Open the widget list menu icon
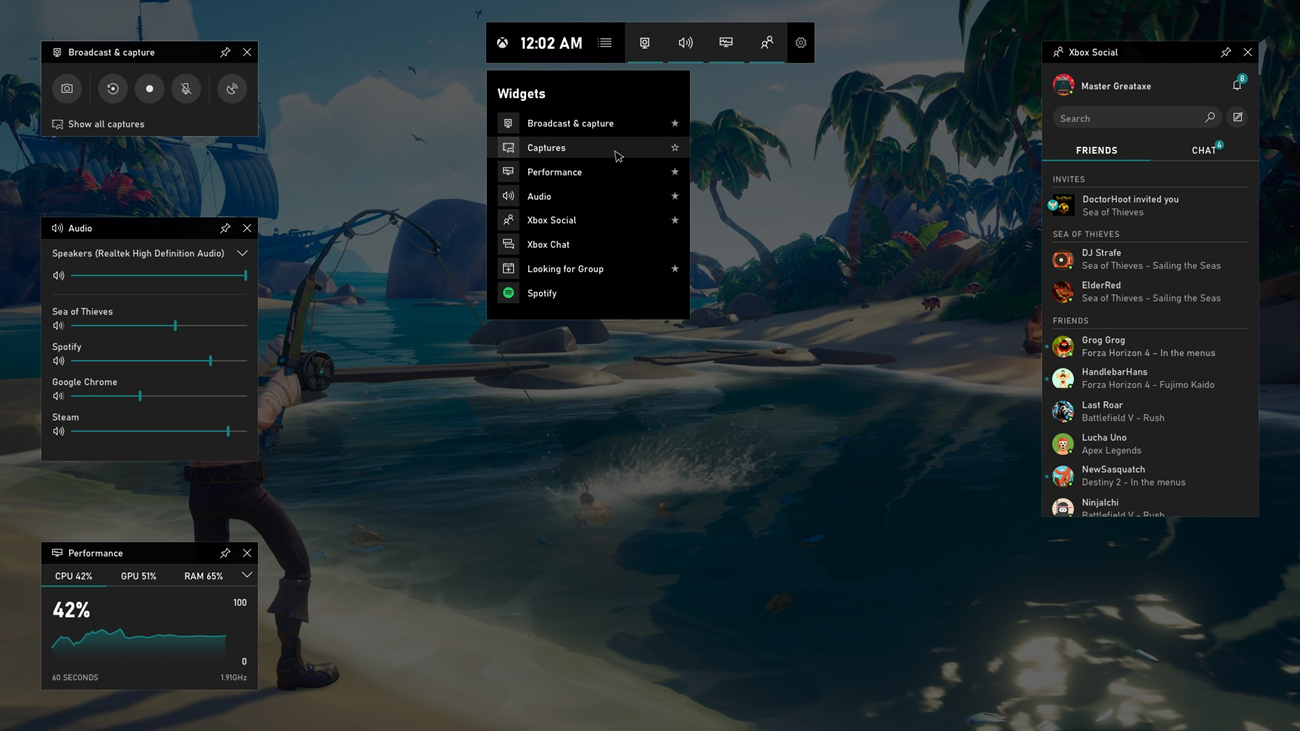 point(604,42)
